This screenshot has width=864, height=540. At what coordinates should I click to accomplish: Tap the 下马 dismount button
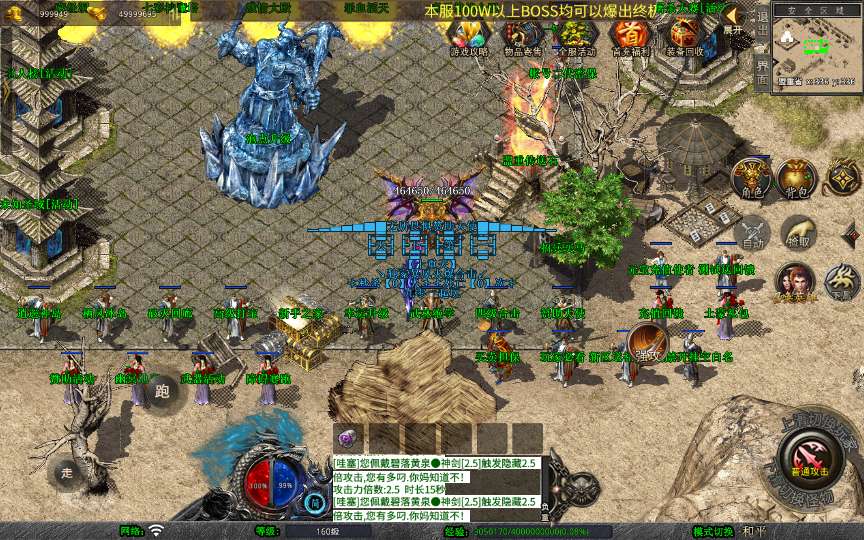point(842,283)
